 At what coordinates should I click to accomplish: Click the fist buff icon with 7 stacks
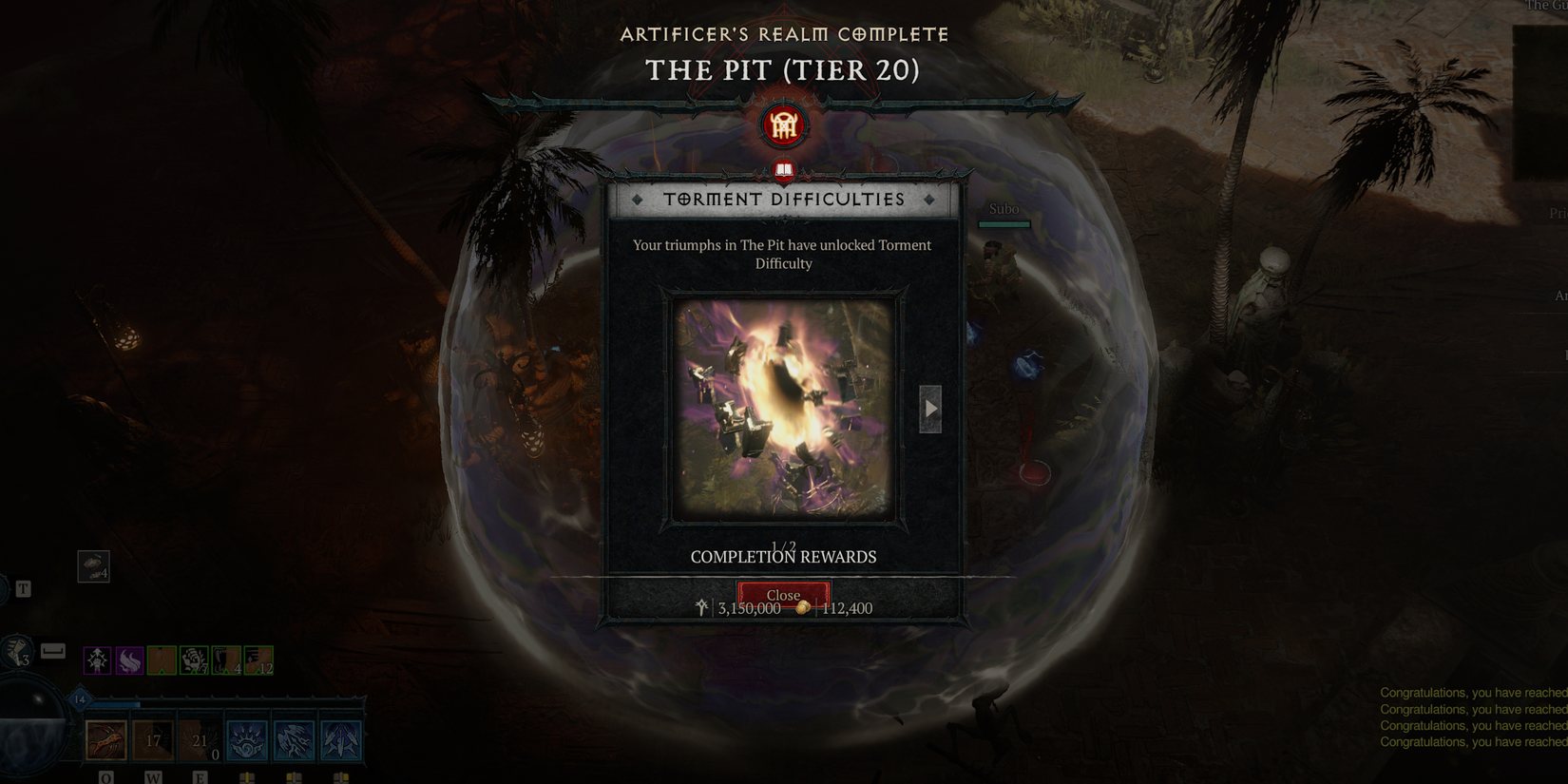(x=192, y=660)
